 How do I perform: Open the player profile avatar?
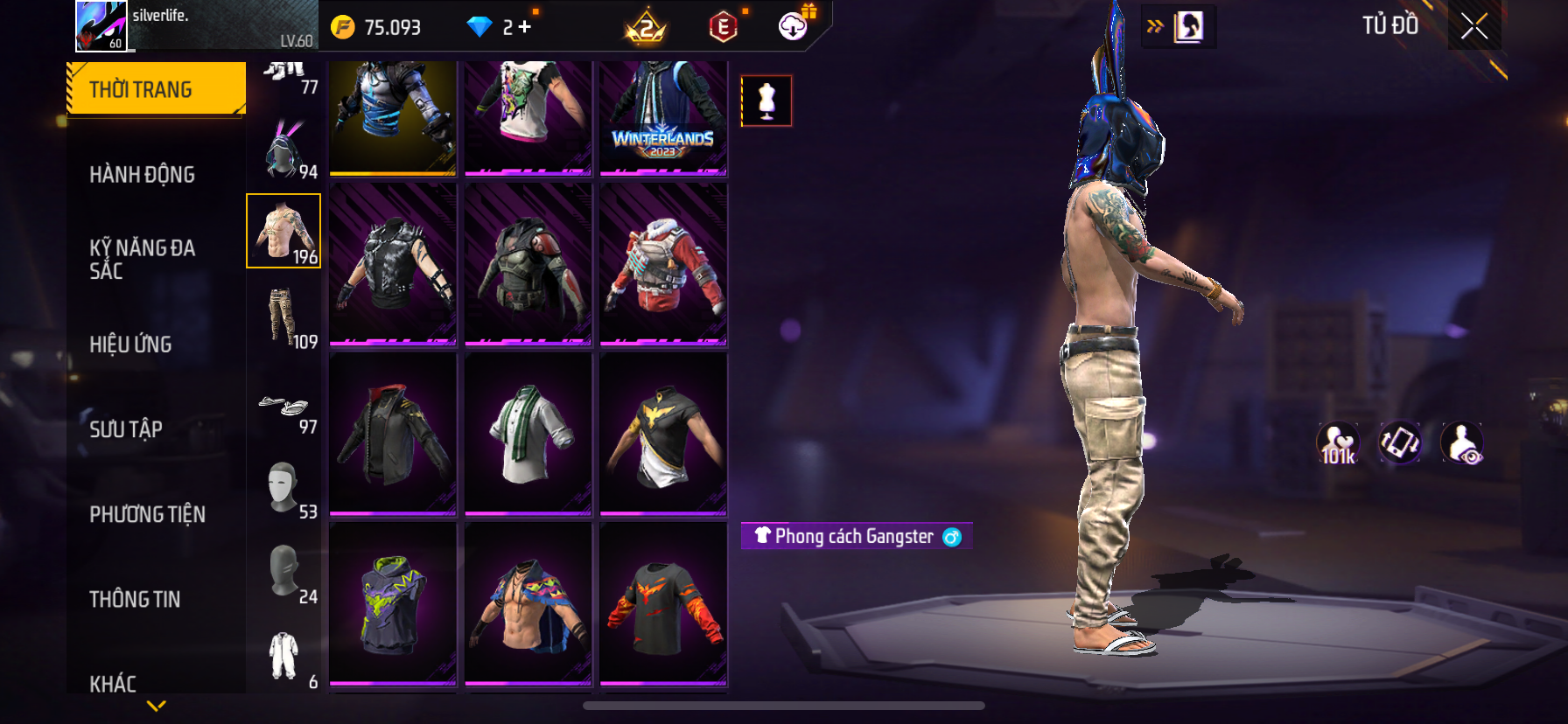point(102,26)
